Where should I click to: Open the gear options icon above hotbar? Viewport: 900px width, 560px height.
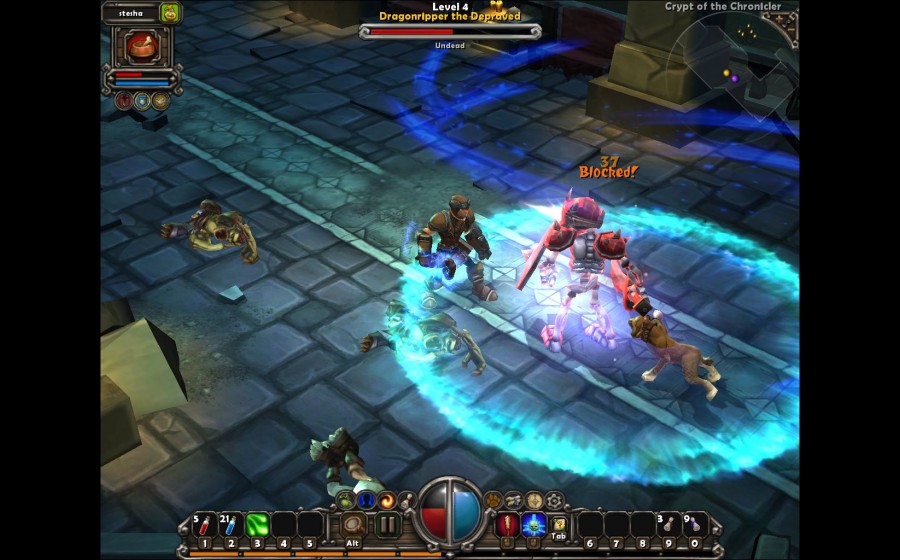pyautogui.click(x=554, y=499)
